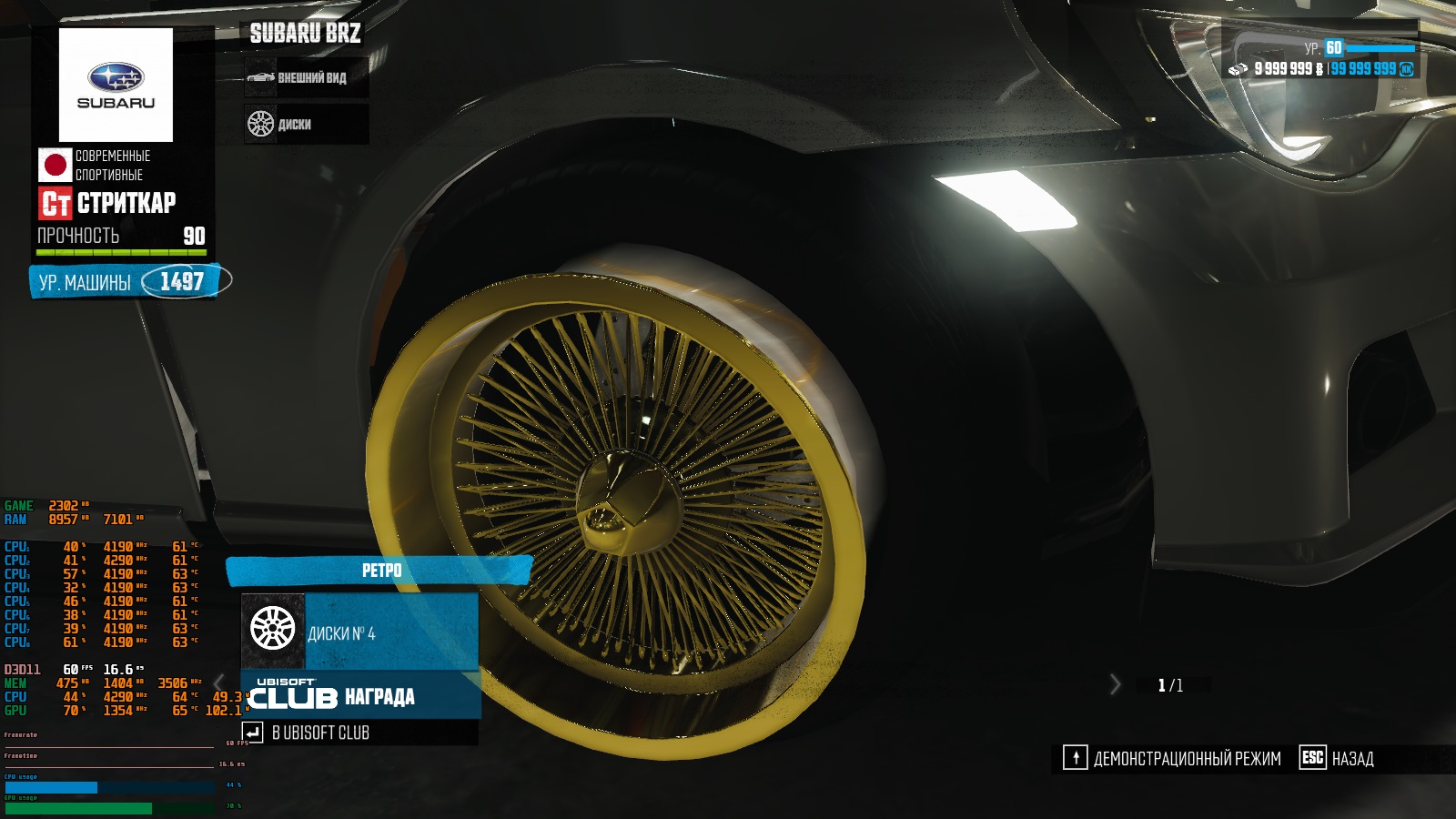Click the Ретро style header tab
The width and height of the screenshot is (1456, 819).
[x=379, y=571]
